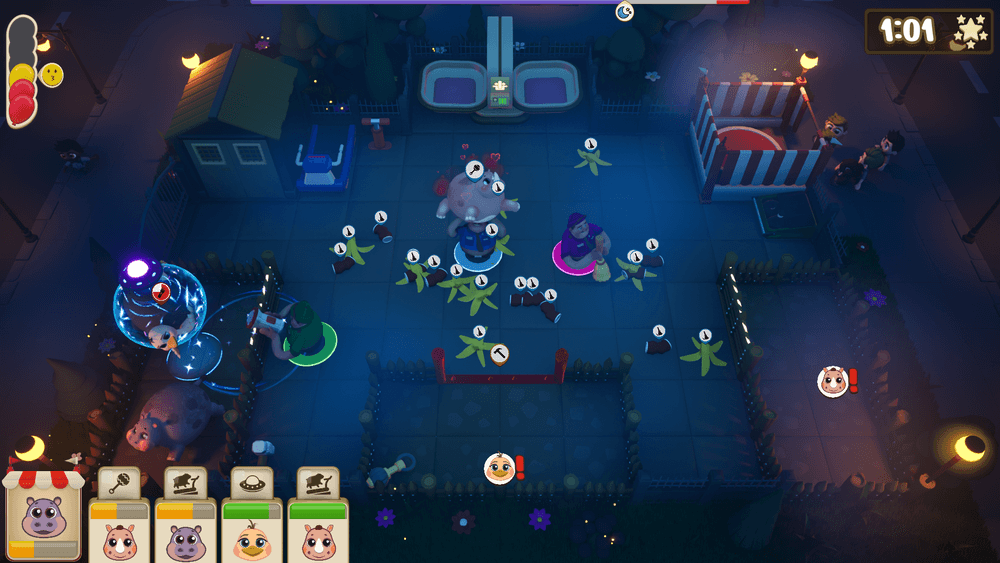The height and width of the screenshot is (563, 1000).
Task: Click the rhino alert indicator bubble
Action: (x=832, y=381)
